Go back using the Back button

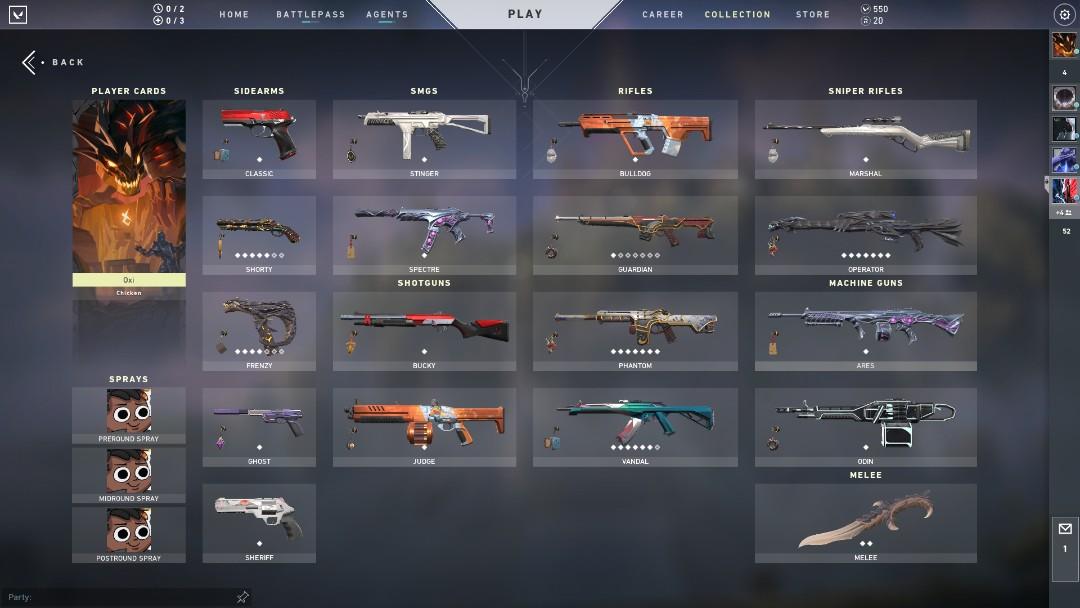point(54,62)
